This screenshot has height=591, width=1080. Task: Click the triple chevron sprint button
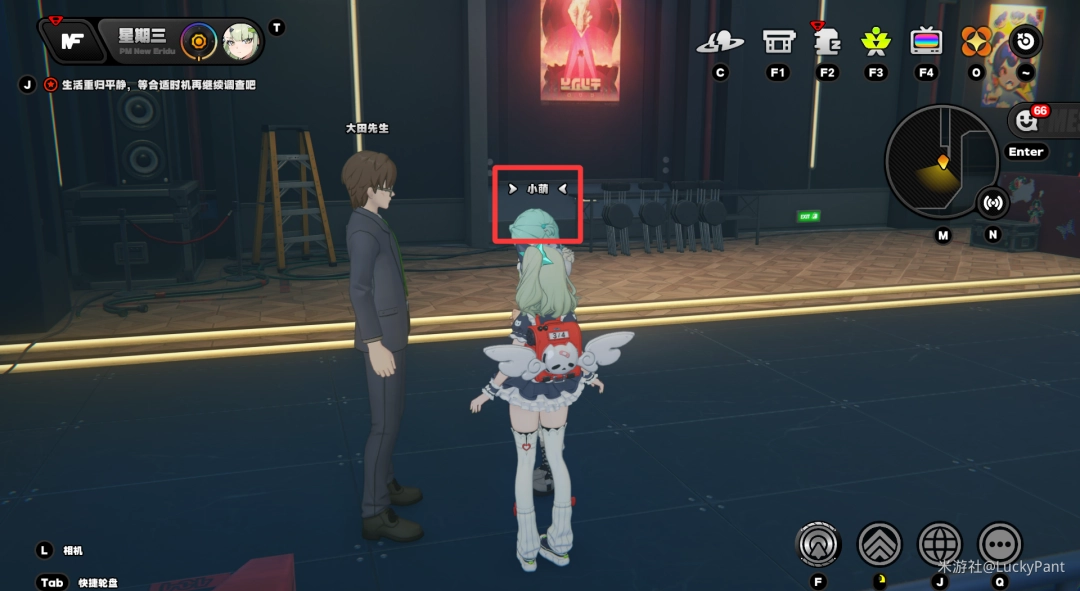pyautogui.click(x=880, y=544)
